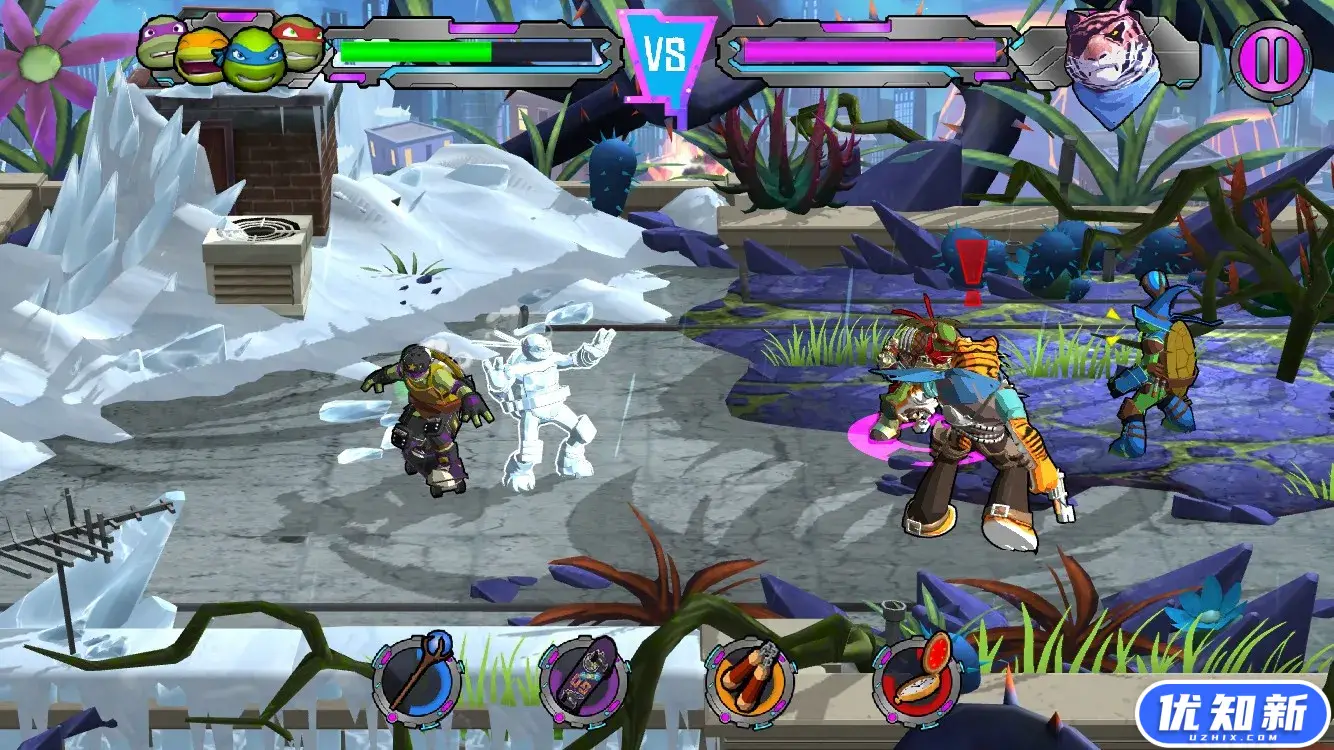Click the tiger boss portrait
The width and height of the screenshot is (1334, 750).
pyautogui.click(x=1102, y=58)
